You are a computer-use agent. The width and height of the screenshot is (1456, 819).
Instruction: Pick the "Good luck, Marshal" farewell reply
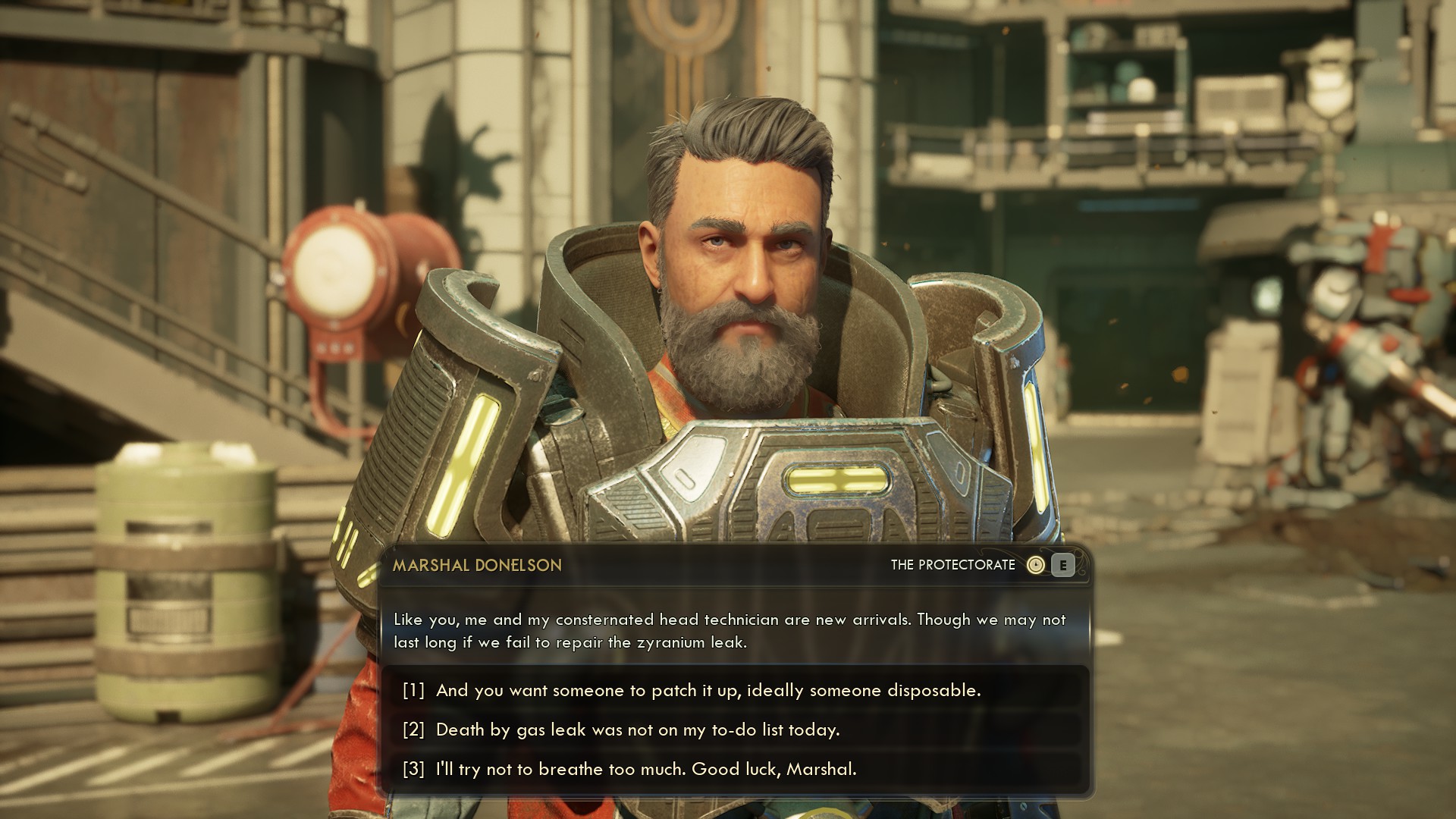(645, 769)
